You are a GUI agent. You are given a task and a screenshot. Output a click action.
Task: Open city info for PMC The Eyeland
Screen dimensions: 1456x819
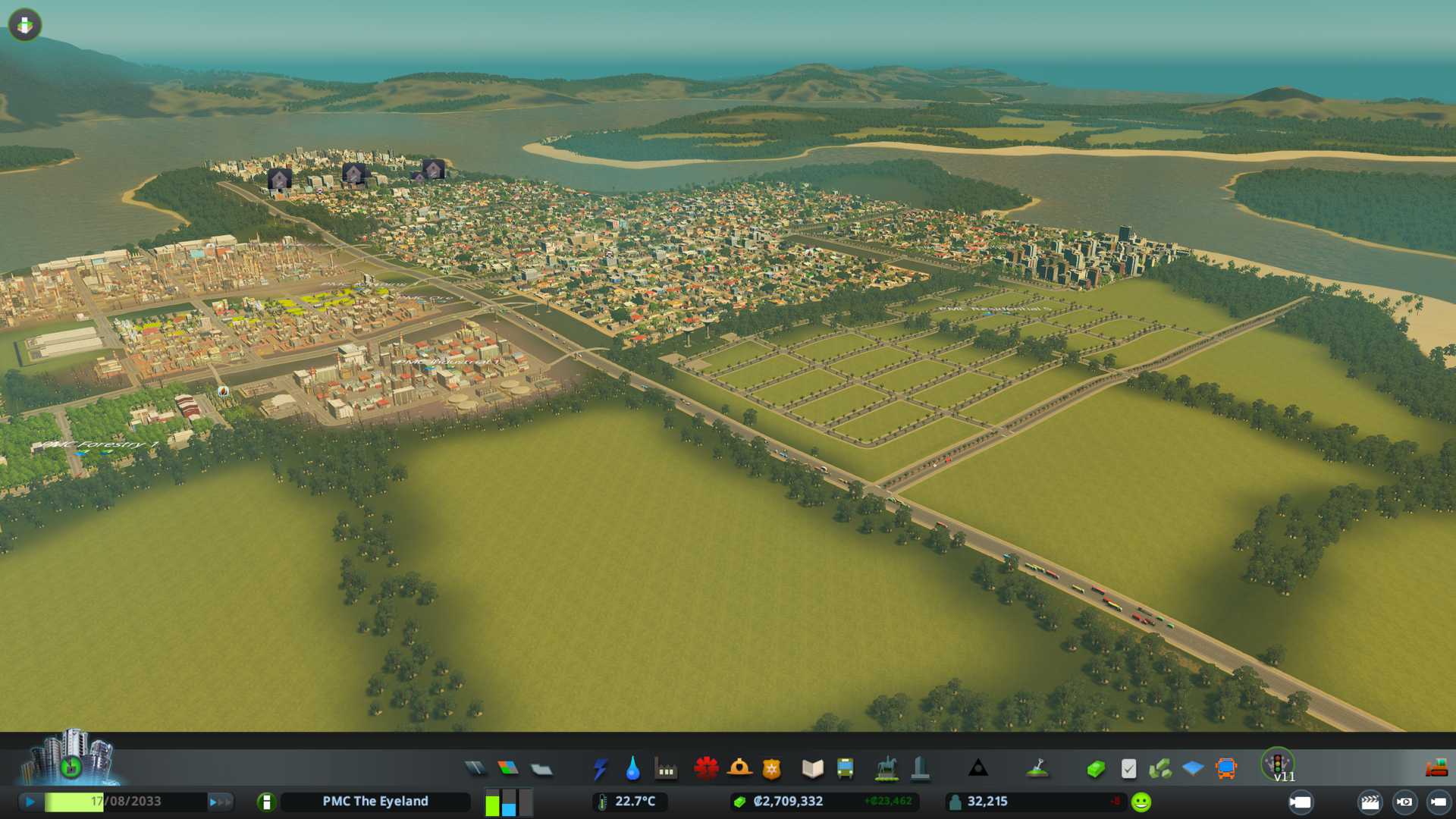tap(266, 802)
